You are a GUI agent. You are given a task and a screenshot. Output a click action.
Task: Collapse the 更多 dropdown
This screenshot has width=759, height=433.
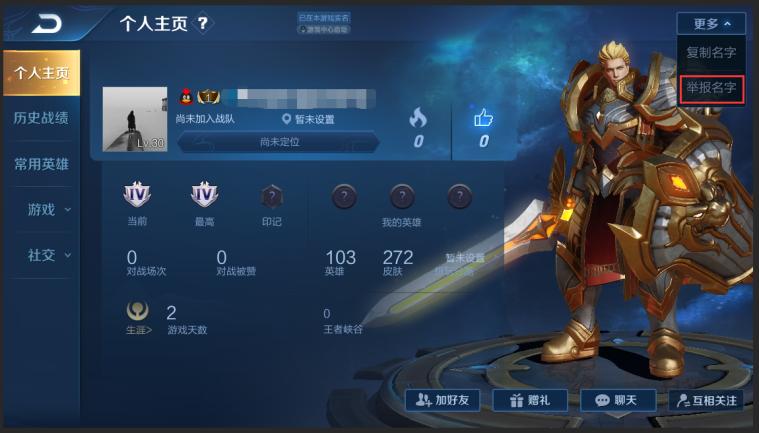(x=711, y=23)
